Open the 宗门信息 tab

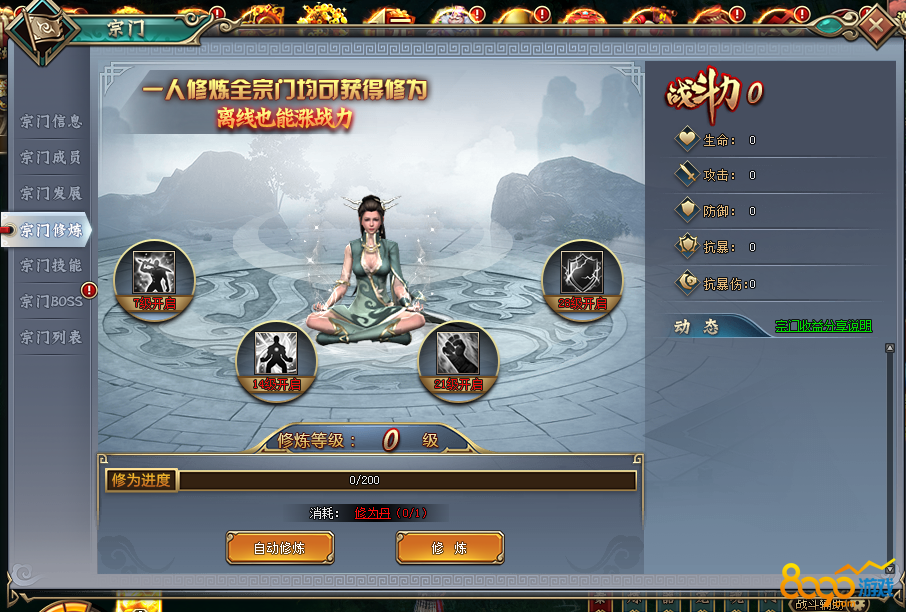point(51,122)
